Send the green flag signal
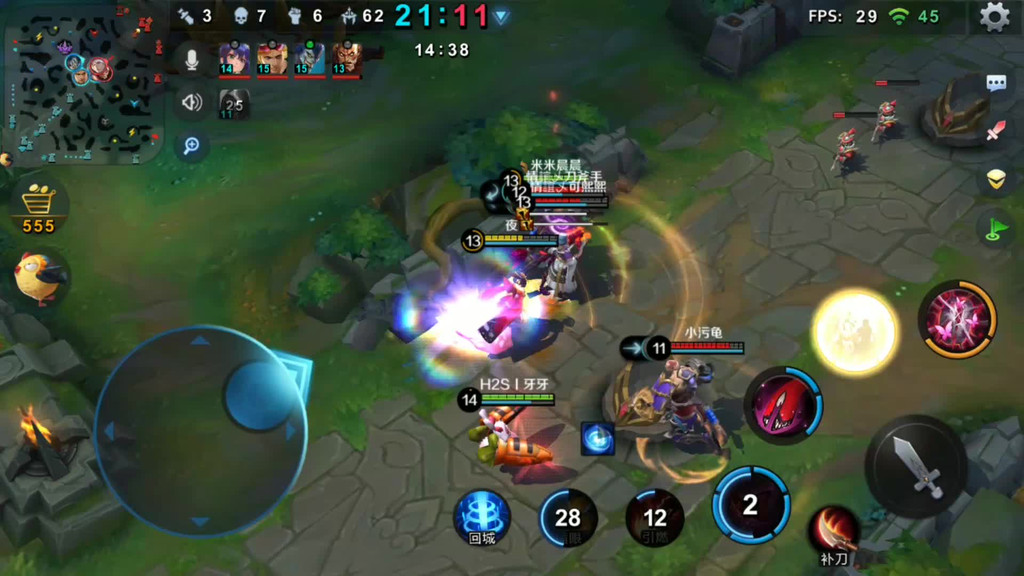The height and width of the screenshot is (576, 1024). point(994,229)
